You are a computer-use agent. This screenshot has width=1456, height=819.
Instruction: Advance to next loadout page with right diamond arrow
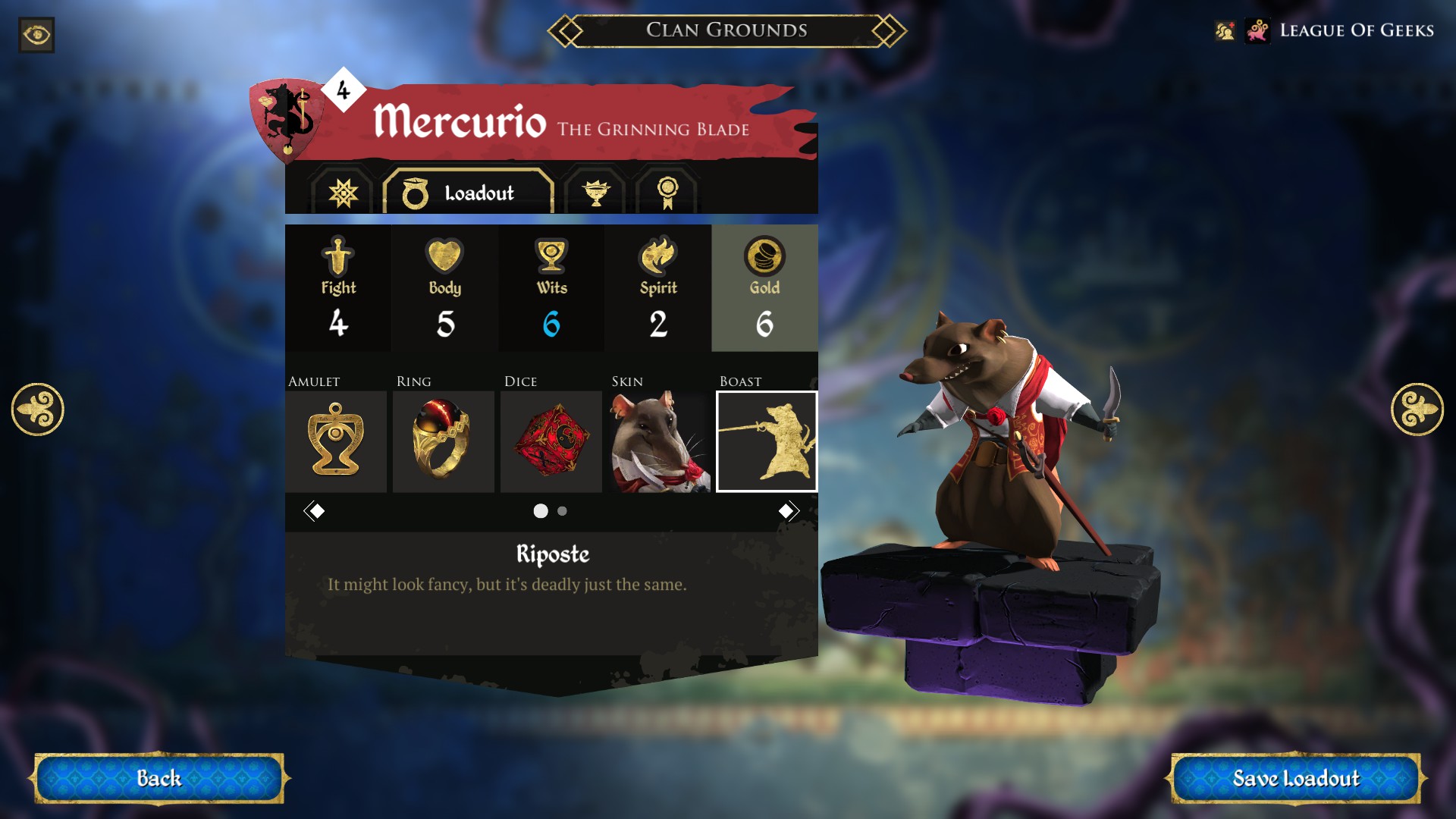click(789, 510)
